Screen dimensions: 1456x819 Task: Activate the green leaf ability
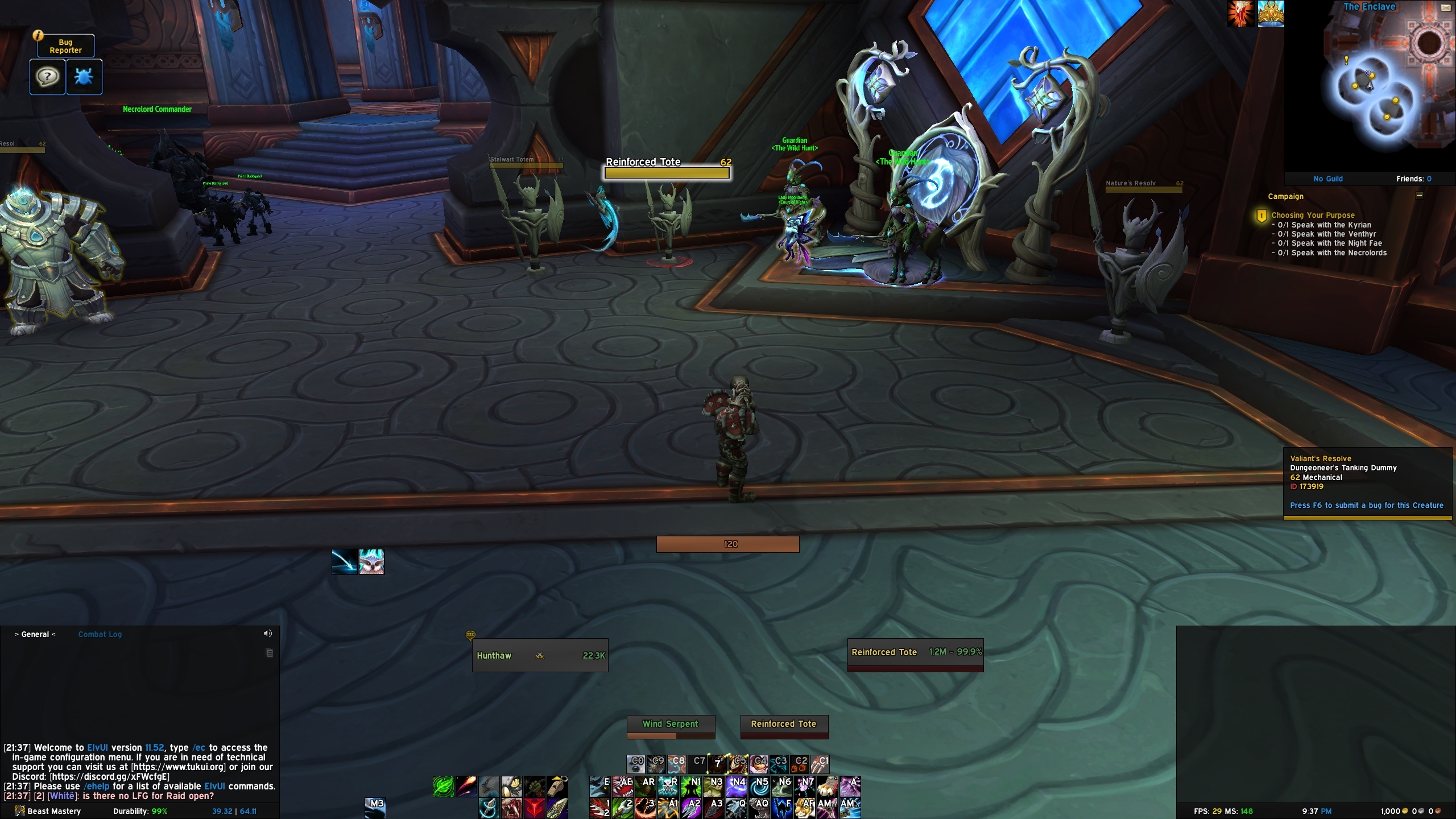(443, 786)
